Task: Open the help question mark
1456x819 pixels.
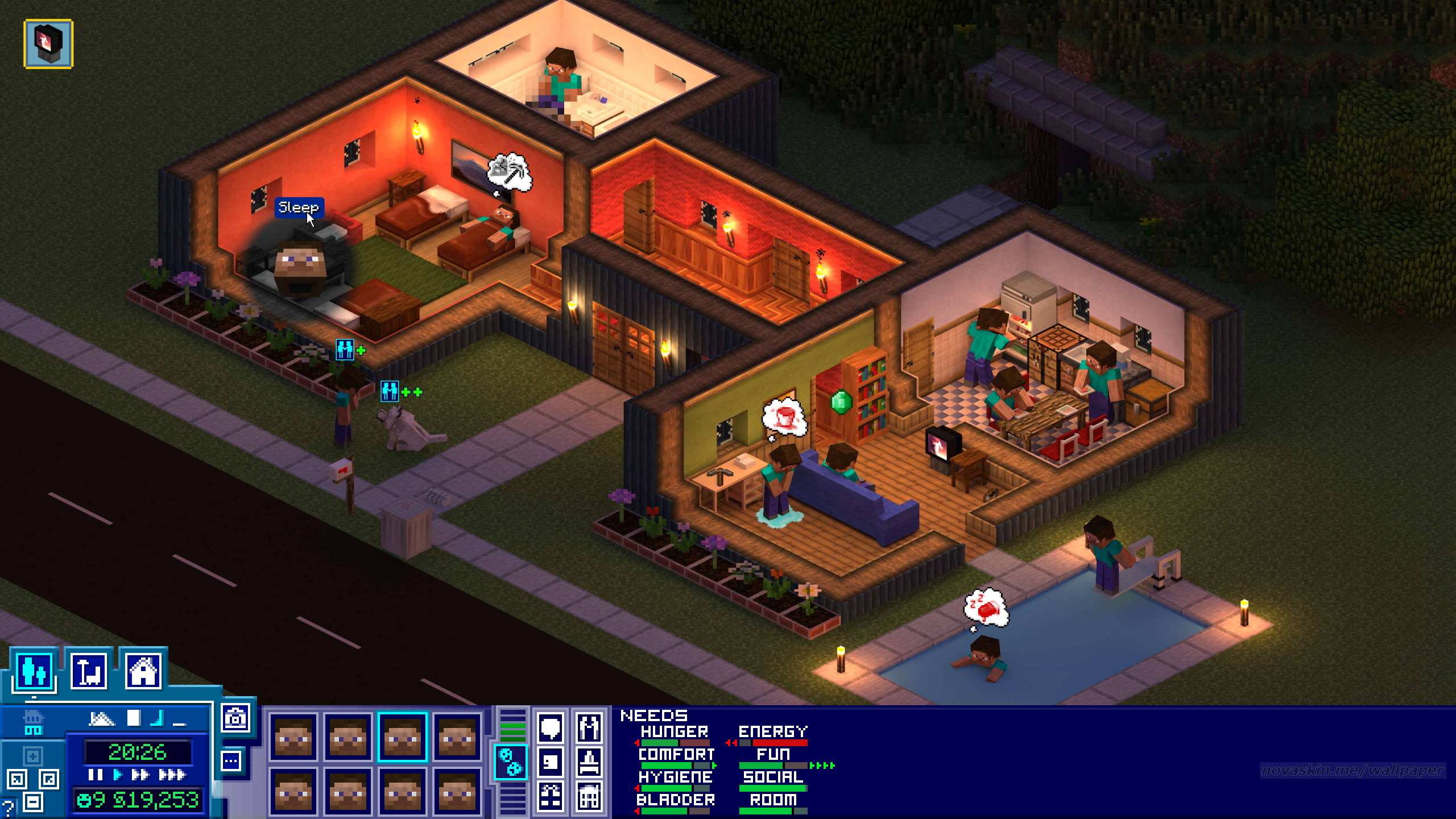Action: point(8,806)
